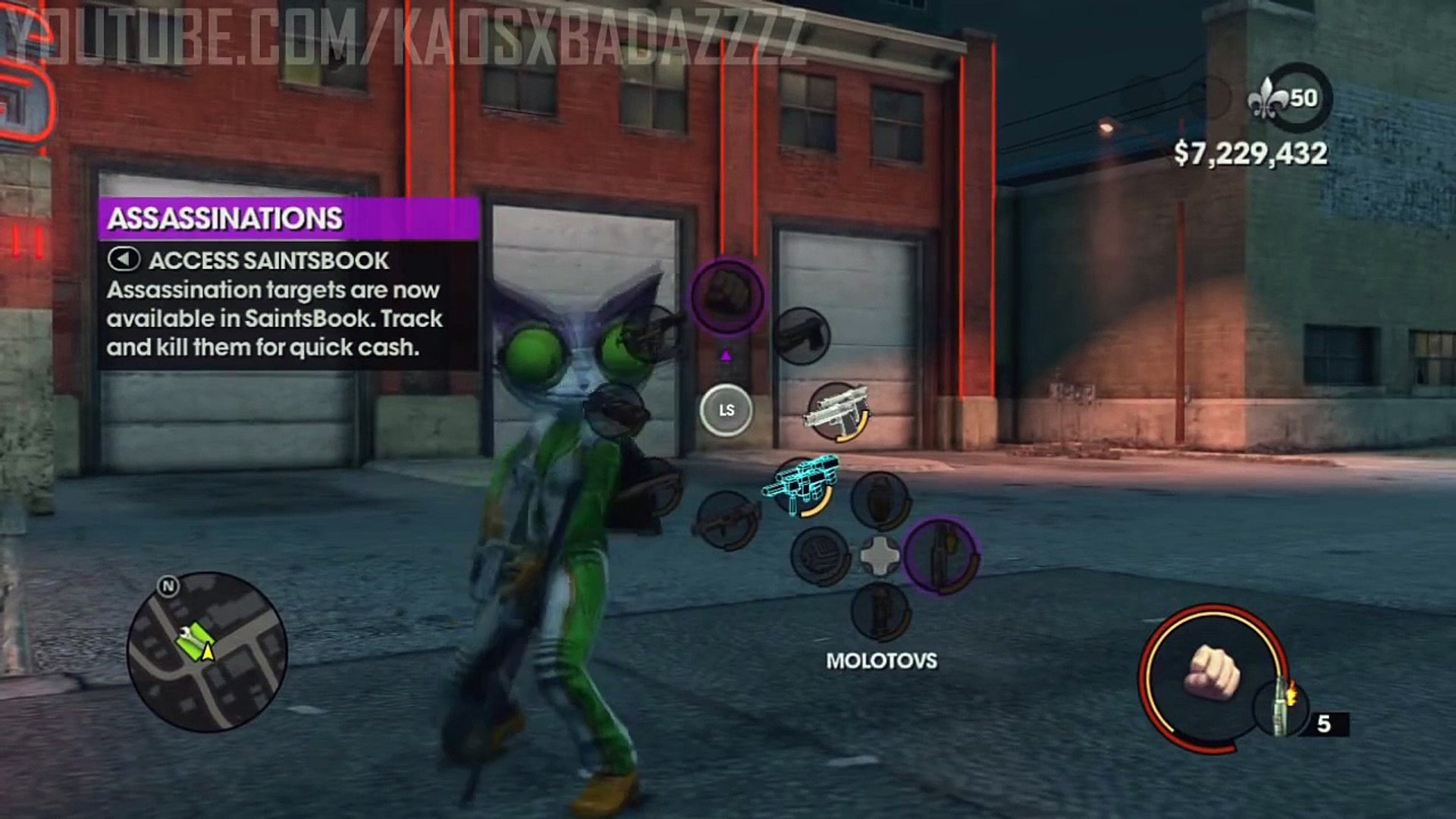1456x819 pixels.
Task: Select the Molotov grenade slot
Action: [x=941, y=555]
